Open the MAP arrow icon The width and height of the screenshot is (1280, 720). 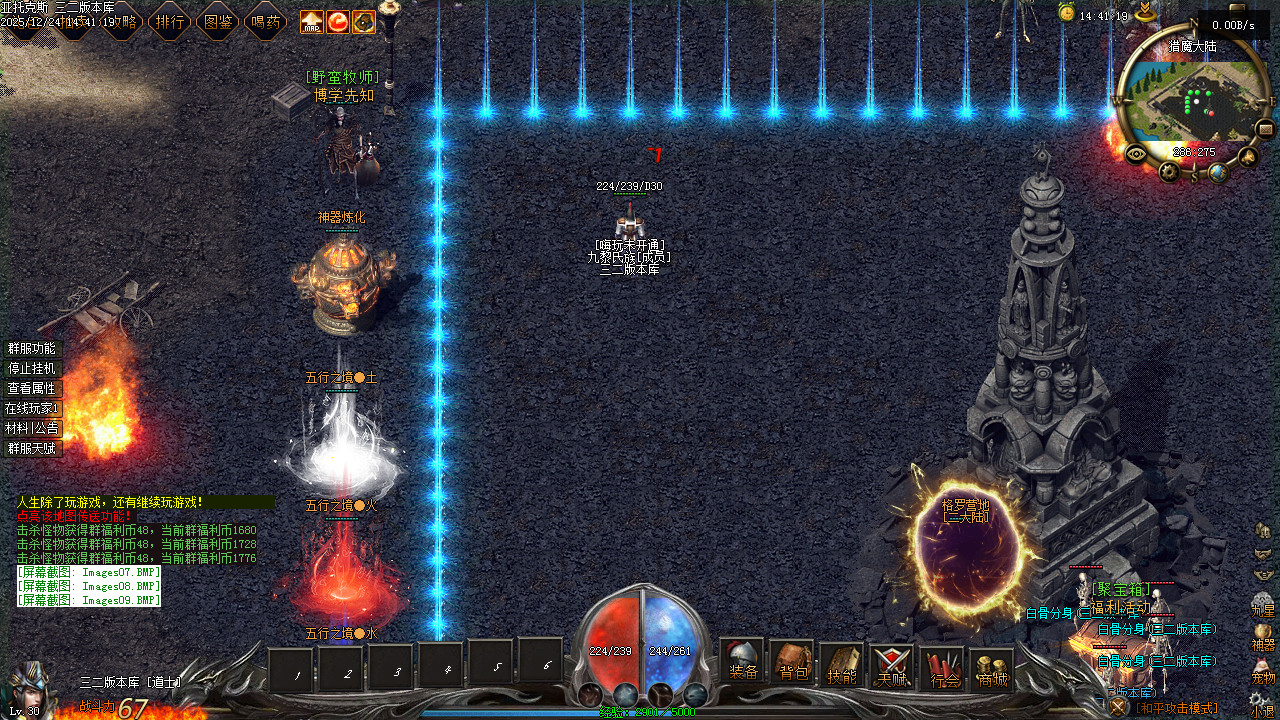point(312,21)
